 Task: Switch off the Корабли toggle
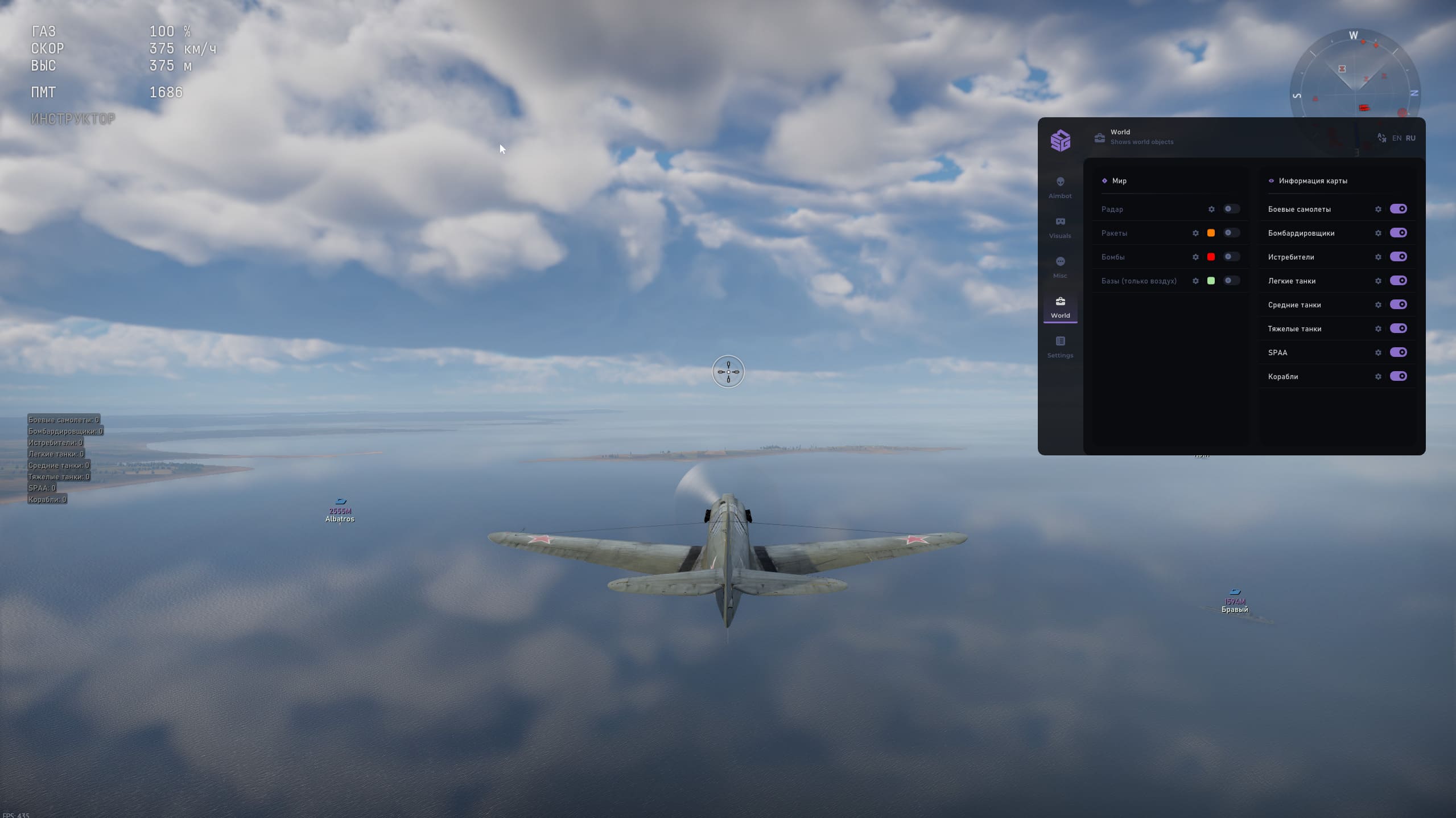click(1398, 376)
